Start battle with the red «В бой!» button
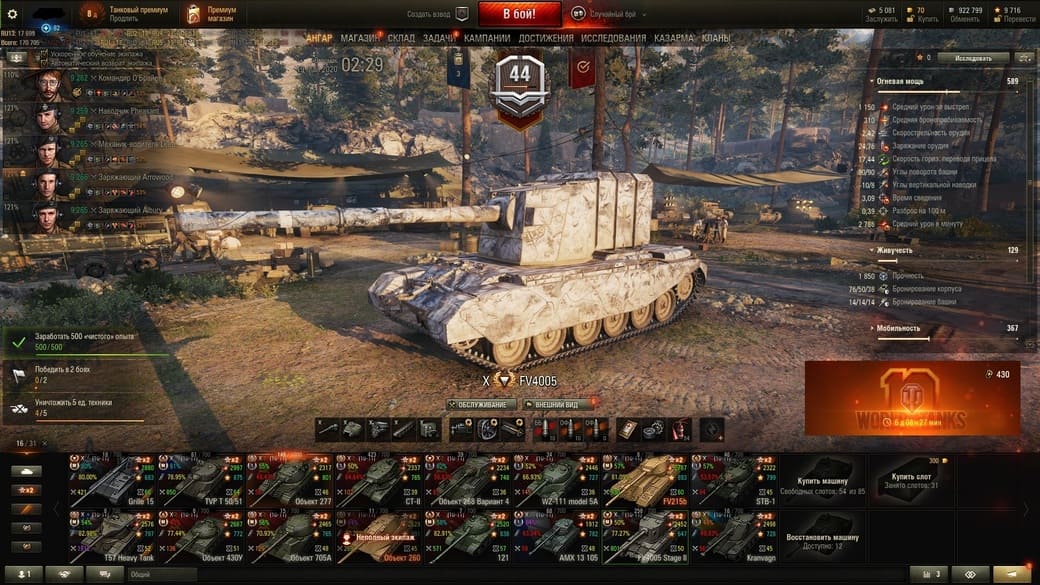The image size is (1040, 585). tap(519, 14)
